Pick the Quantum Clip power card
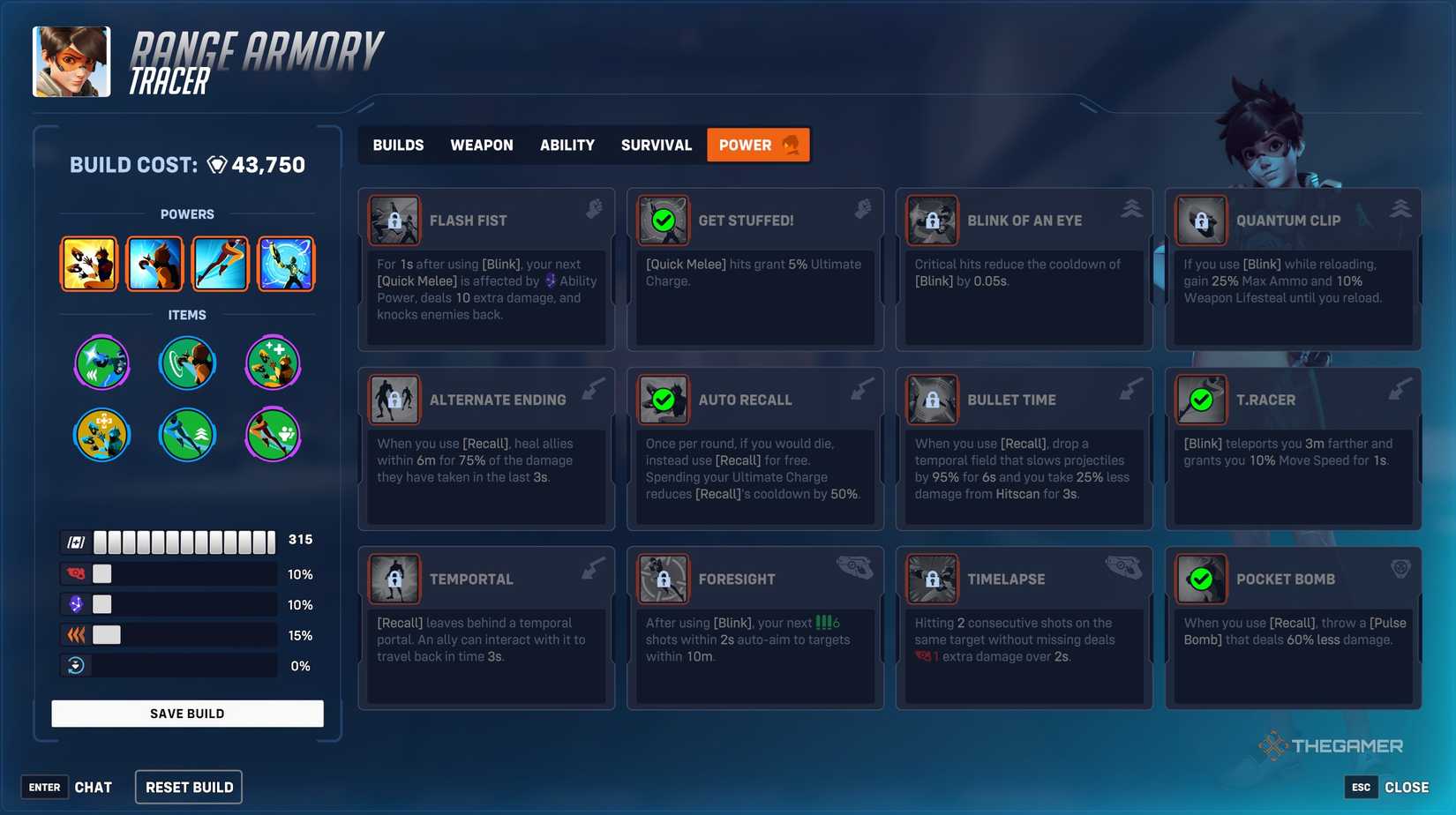Image resolution: width=1456 pixels, height=815 pixels. point(1293,269)
